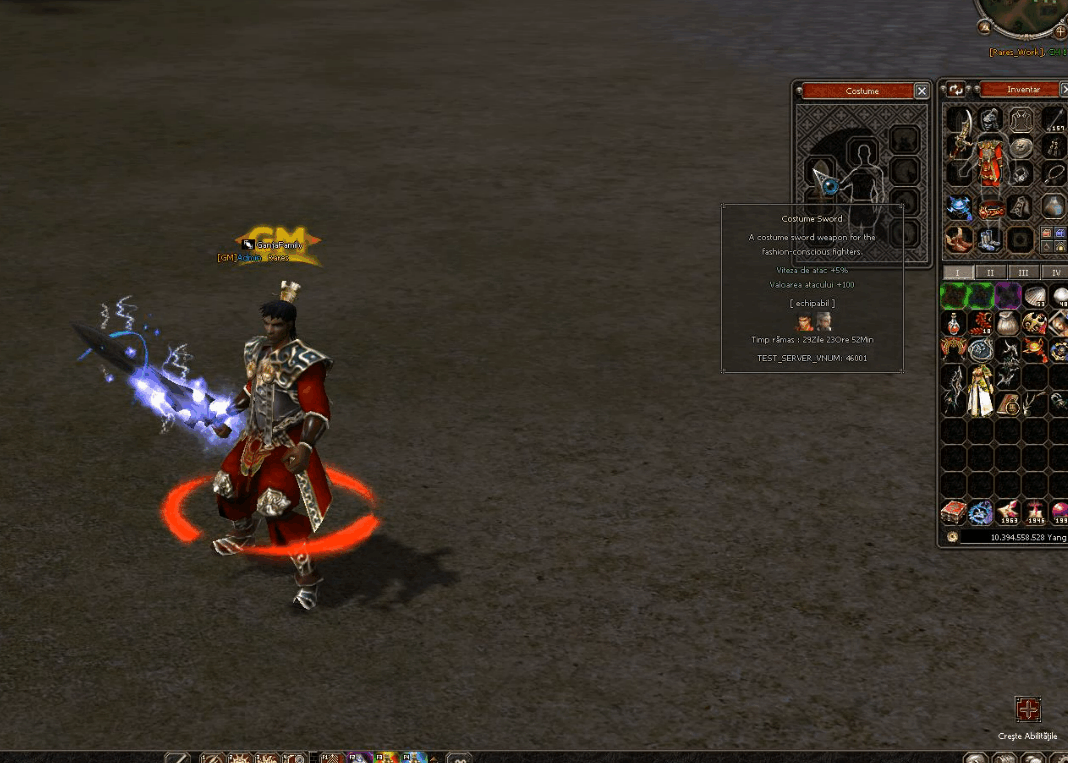Select the purple glowing inventory item

click(1007, 296)
